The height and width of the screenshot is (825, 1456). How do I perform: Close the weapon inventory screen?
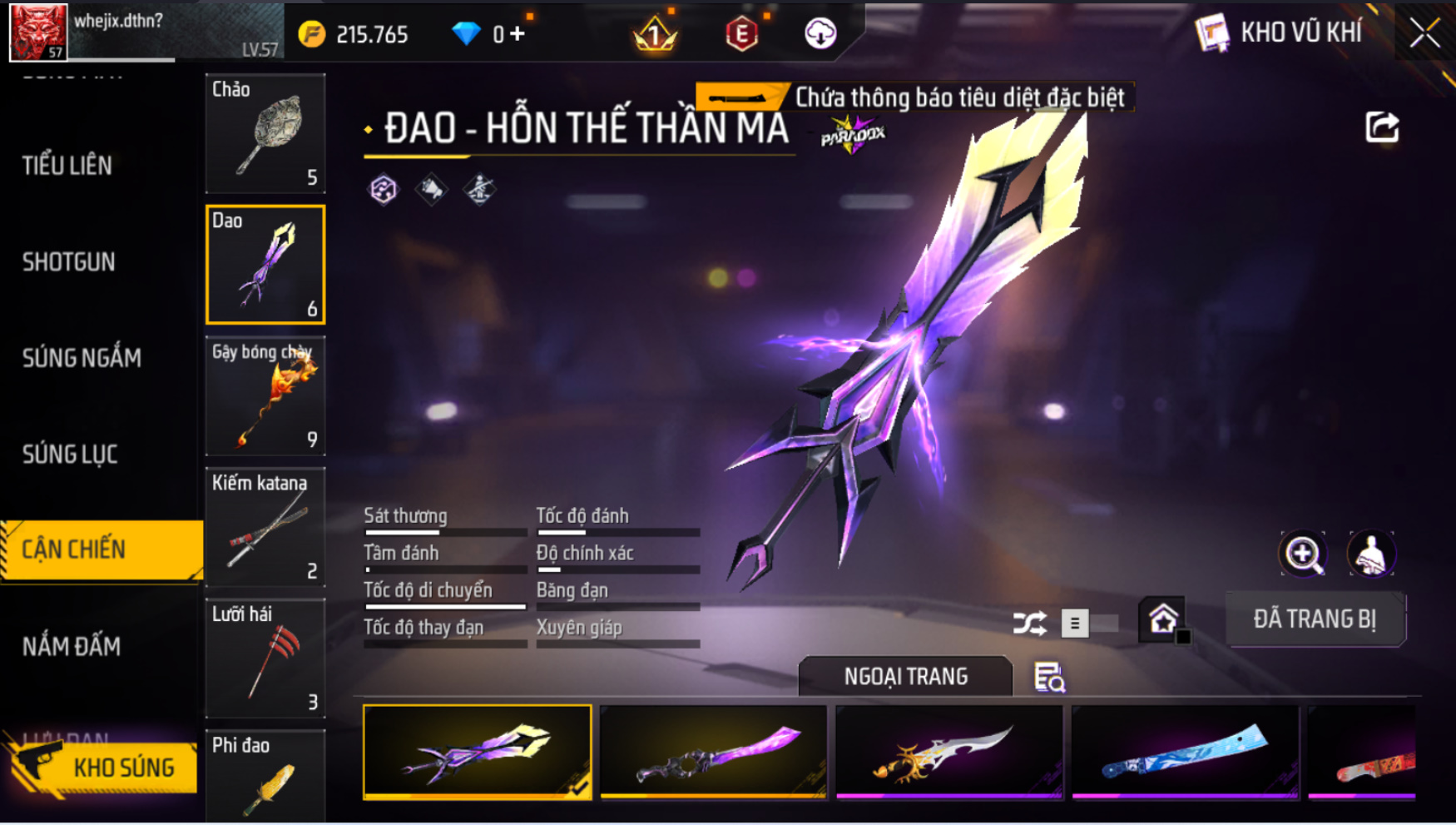[x=1424, y=33]
